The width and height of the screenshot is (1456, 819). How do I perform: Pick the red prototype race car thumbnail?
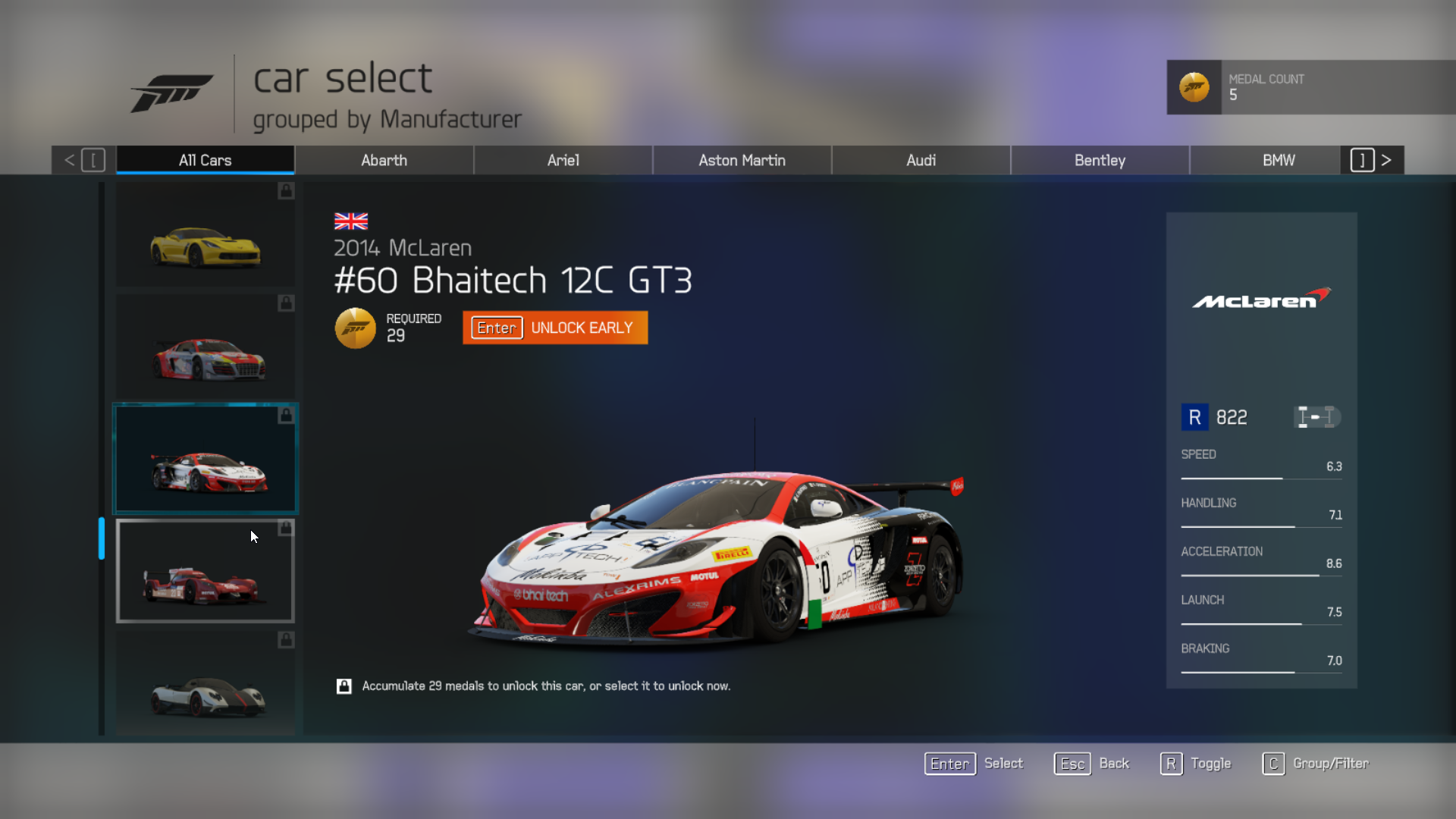(206, 572)
